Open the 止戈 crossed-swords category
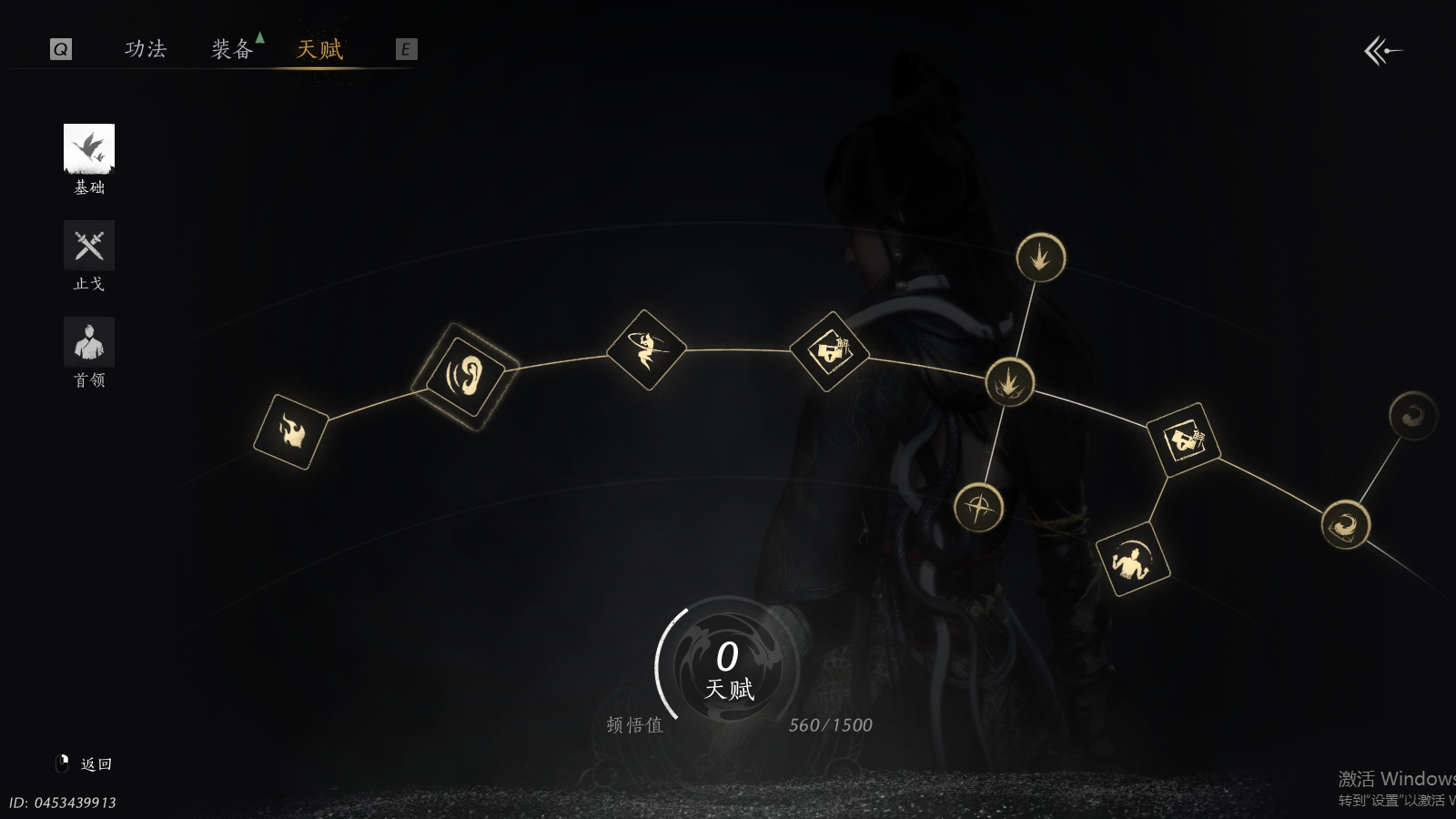 tap(89, 246)
